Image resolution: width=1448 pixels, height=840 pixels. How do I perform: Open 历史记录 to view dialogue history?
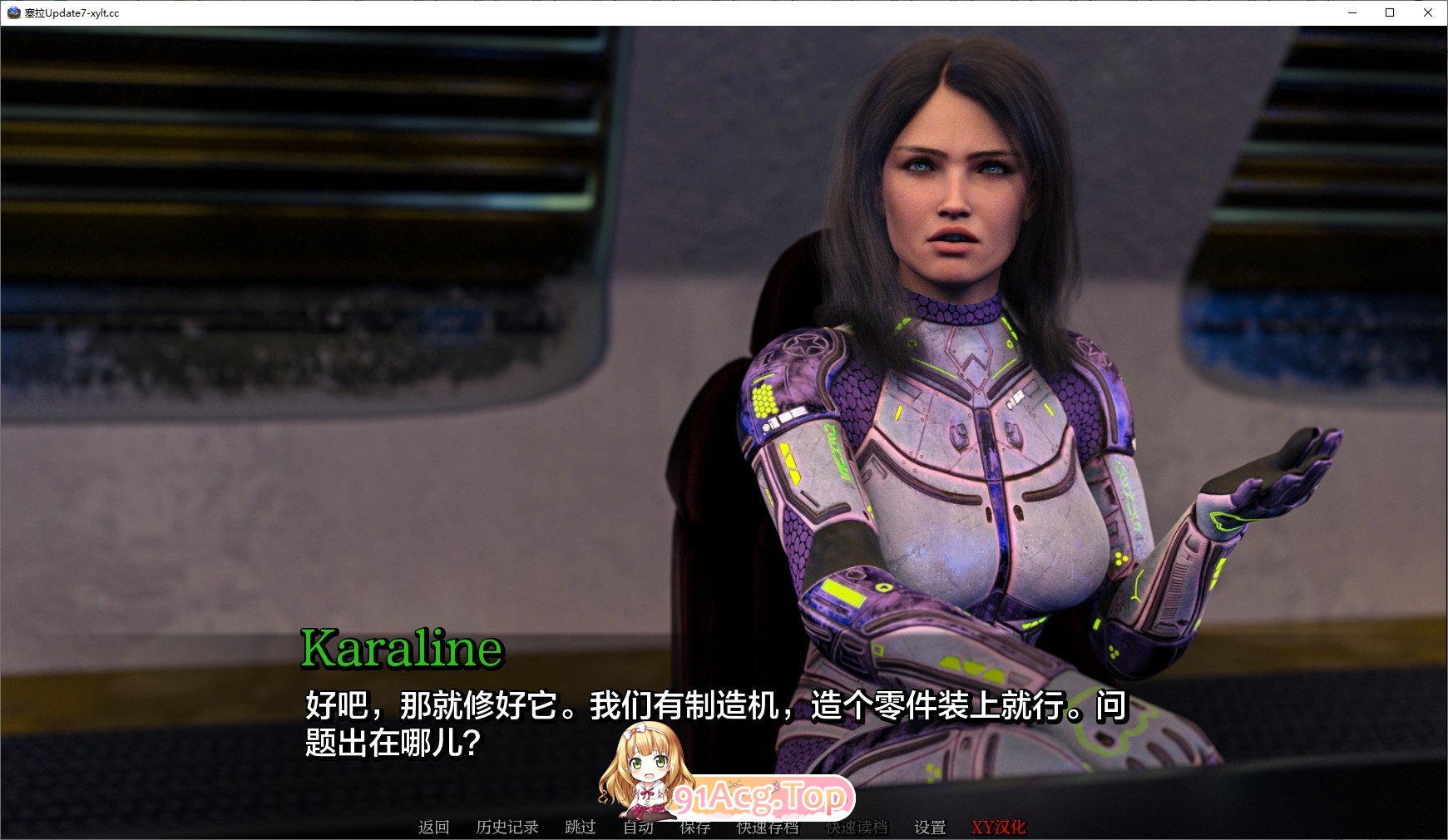506,828
